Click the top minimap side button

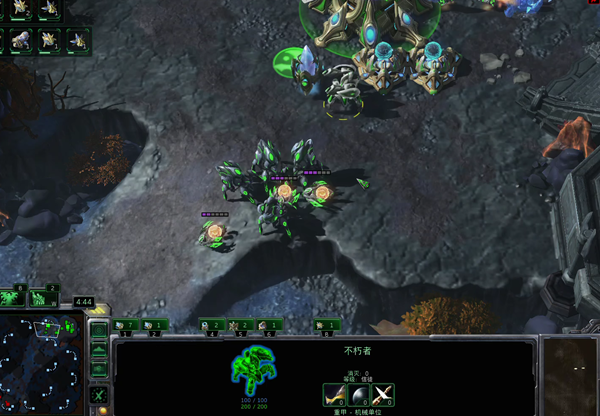tap(99, 330)
